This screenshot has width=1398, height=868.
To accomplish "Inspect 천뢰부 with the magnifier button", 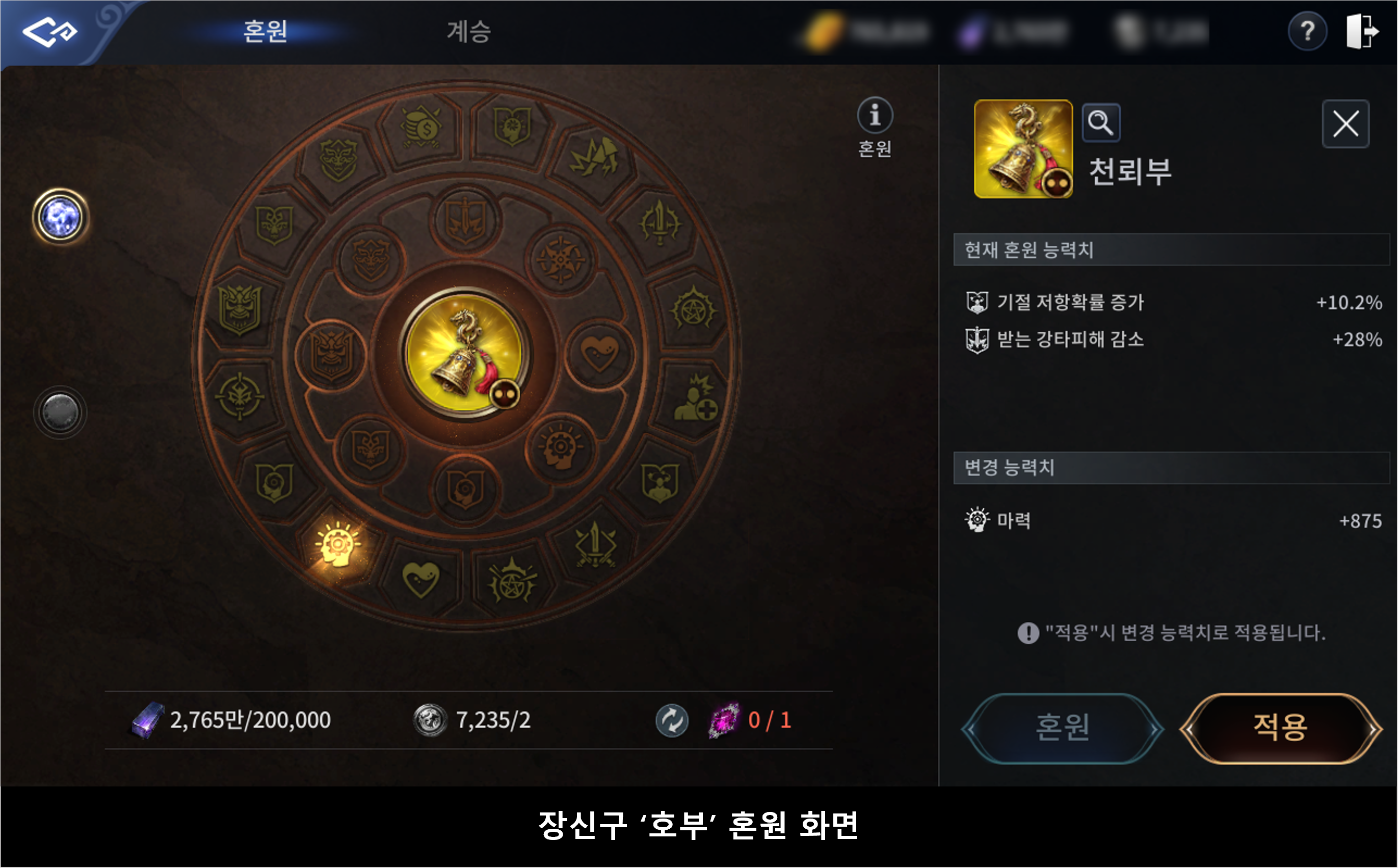I will pos(1101,122).
